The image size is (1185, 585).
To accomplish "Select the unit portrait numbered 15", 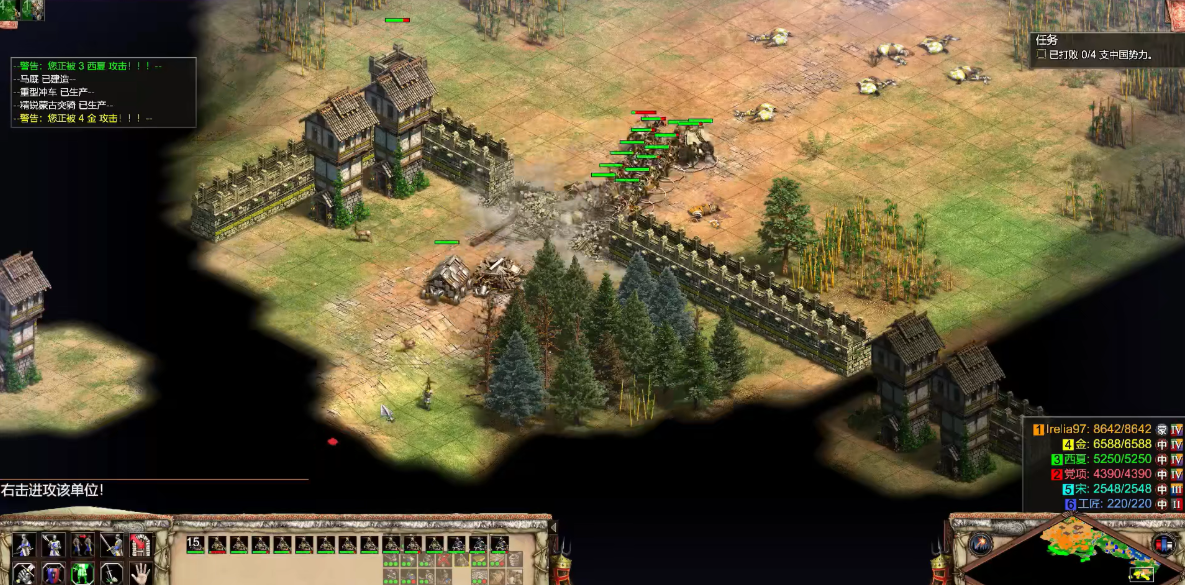I will coord(195,544).
